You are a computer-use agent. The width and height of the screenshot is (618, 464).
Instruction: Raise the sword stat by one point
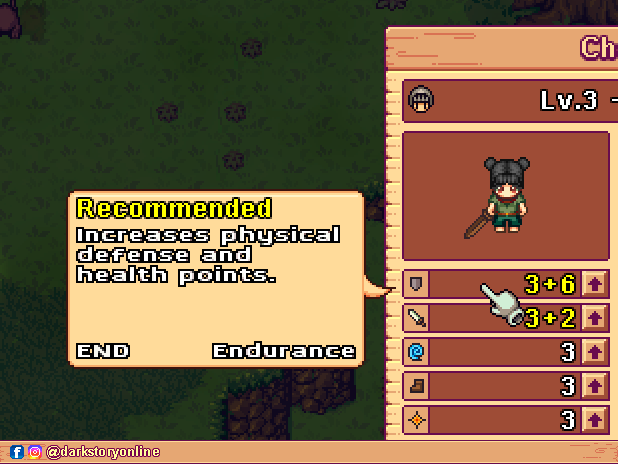pyautogui.click(x=596, y=318)
